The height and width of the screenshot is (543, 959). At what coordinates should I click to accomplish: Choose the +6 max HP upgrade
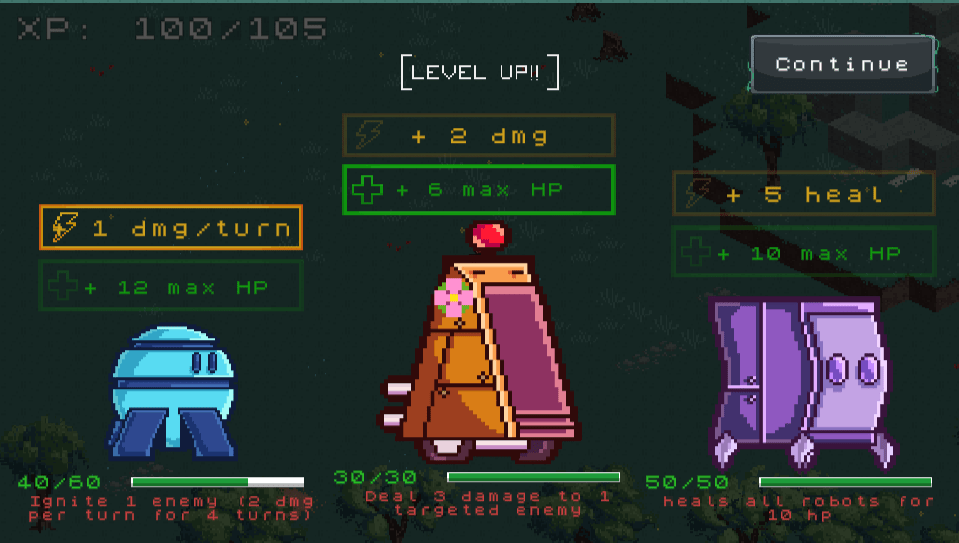478,190
